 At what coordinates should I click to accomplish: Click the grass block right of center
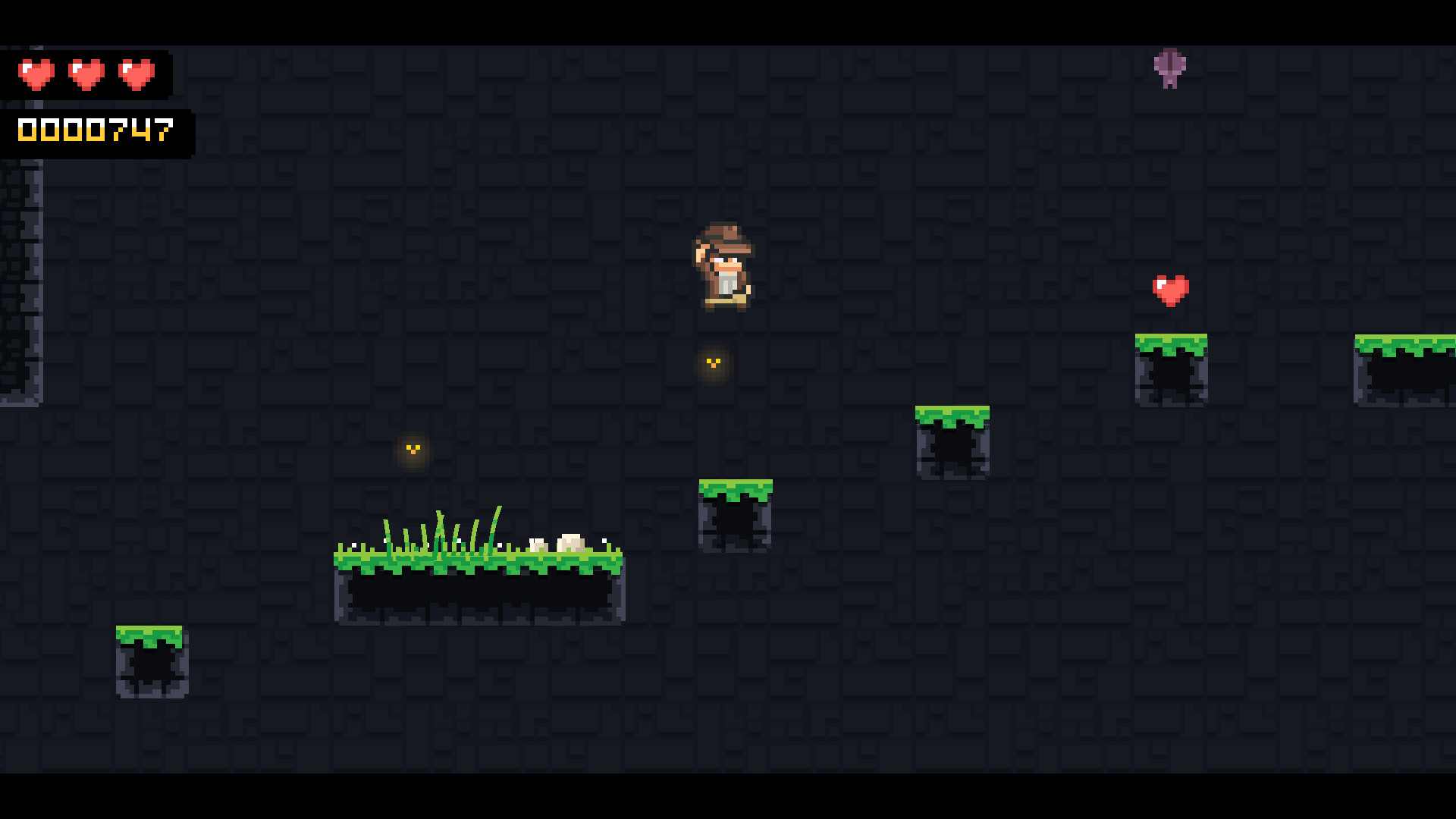[x=954, y=440]
